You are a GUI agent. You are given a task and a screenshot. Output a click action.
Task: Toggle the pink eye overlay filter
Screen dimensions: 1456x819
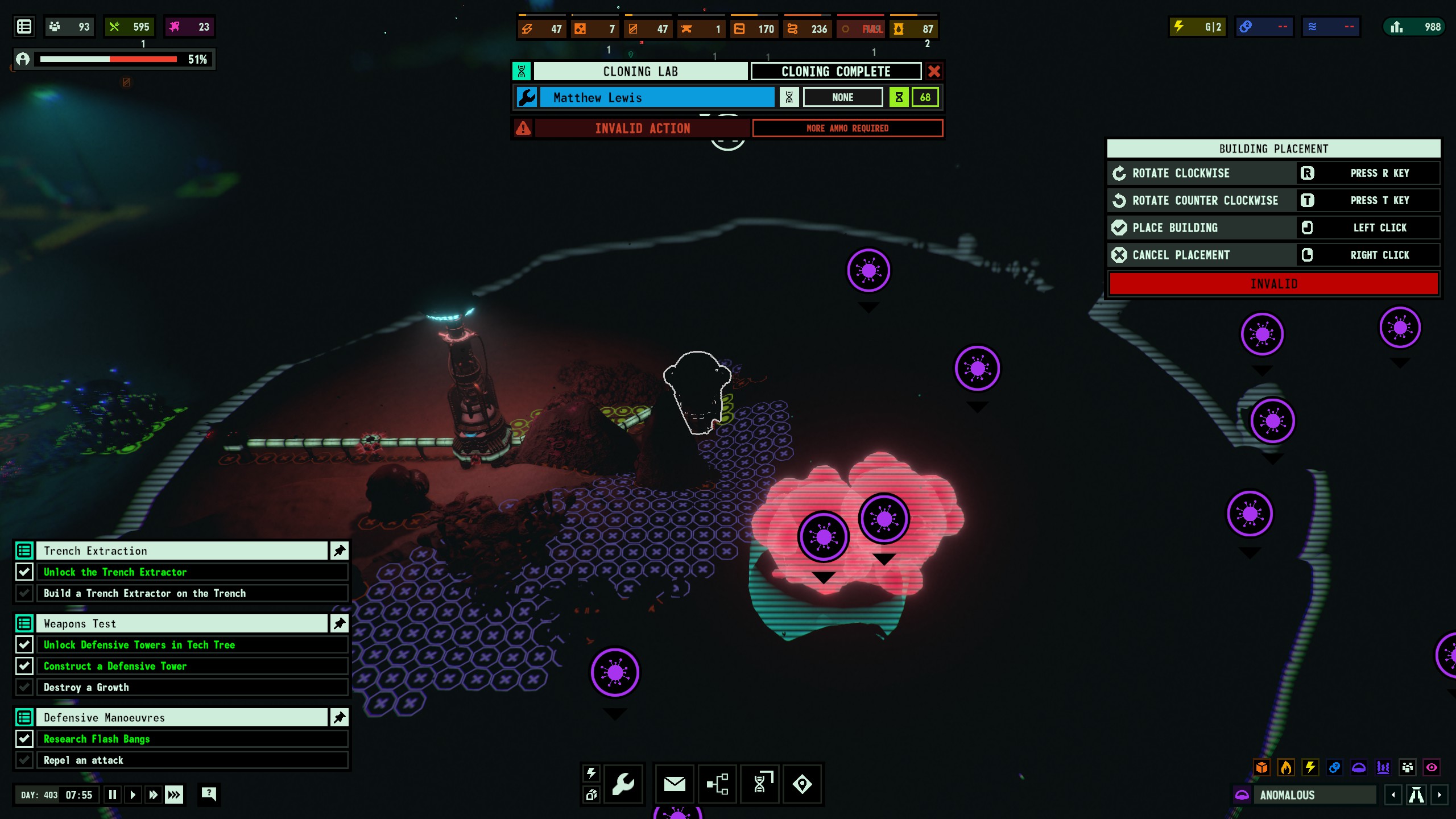[x=1432, y=768]
